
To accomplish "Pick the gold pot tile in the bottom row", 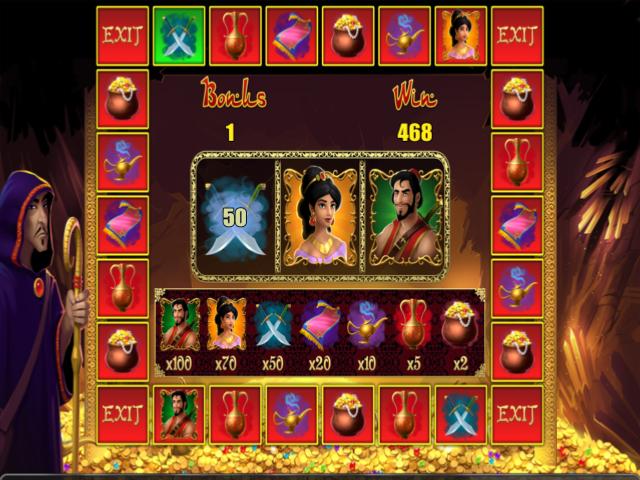I will [x=348, y=412].
